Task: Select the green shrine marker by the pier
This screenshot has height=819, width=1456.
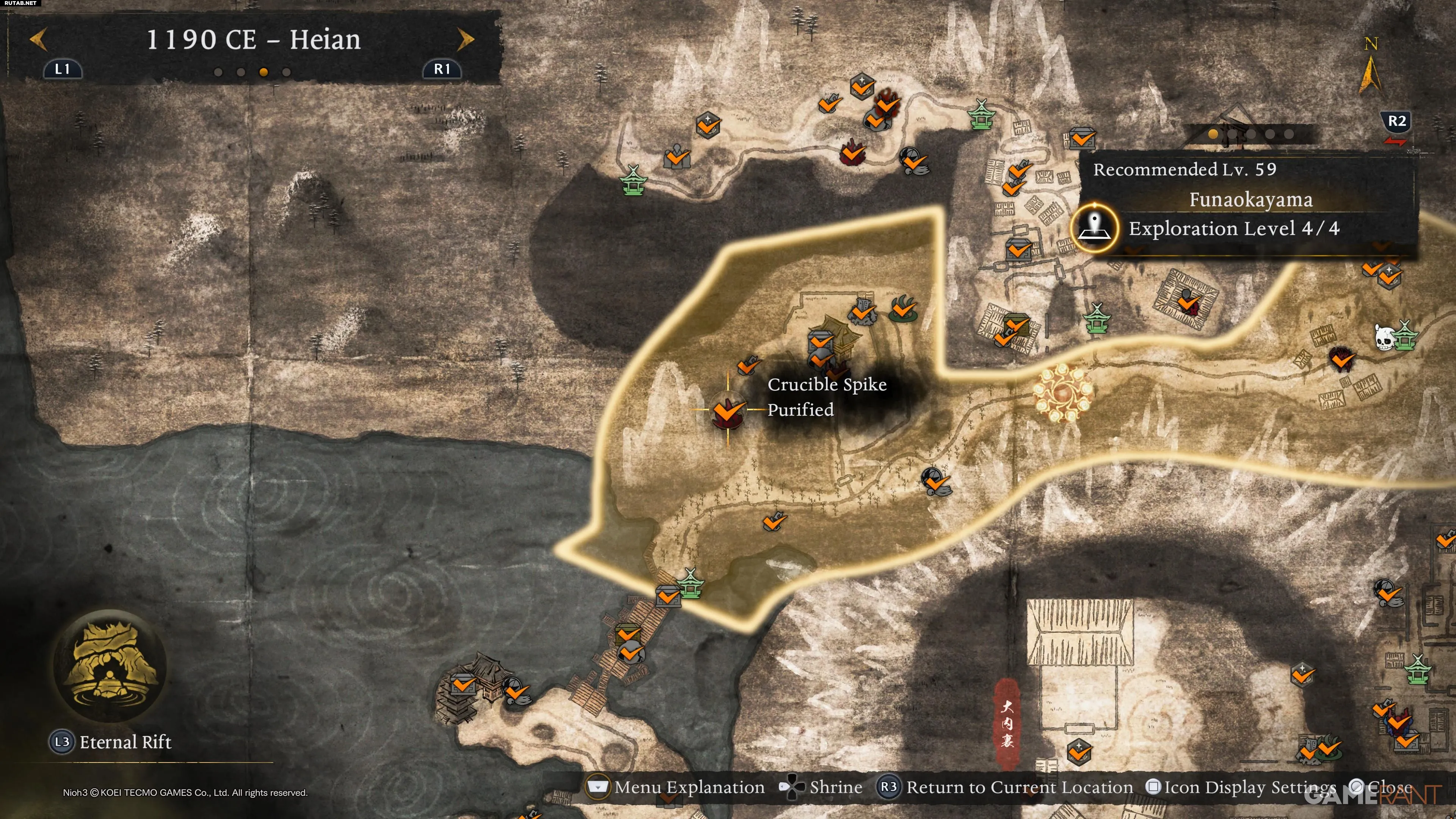Action: click(x=690, y=584)
